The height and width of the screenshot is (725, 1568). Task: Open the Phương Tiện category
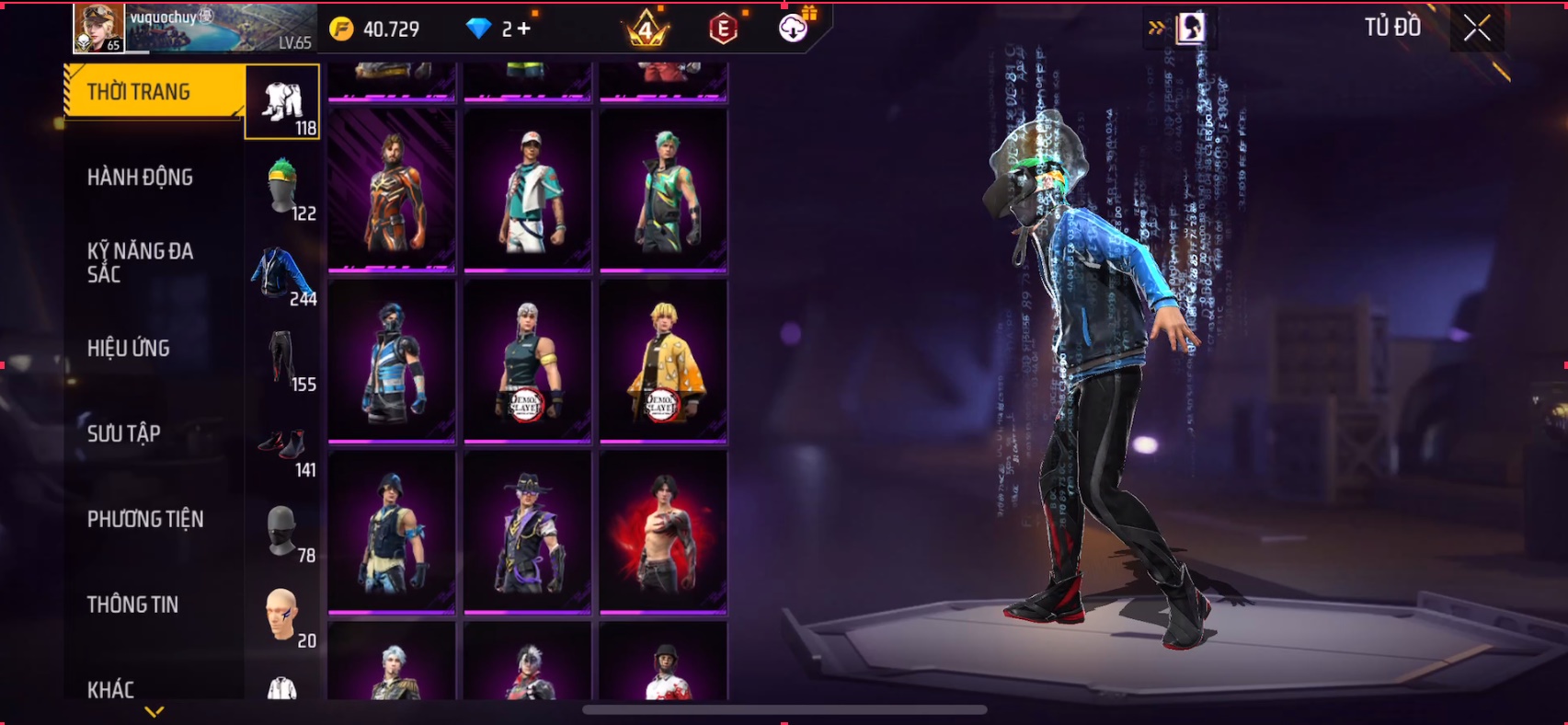145,519
